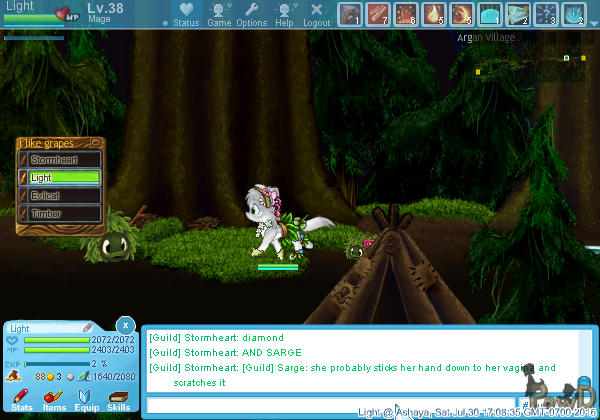Open the Stats panel

(x=22, y=401)
